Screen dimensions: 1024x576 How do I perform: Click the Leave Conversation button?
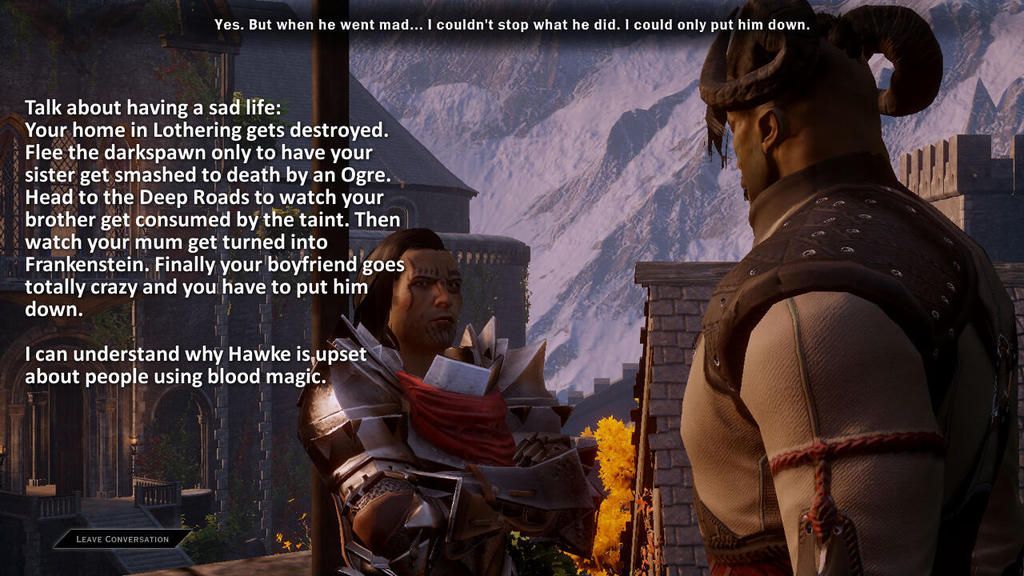point(122,539)
